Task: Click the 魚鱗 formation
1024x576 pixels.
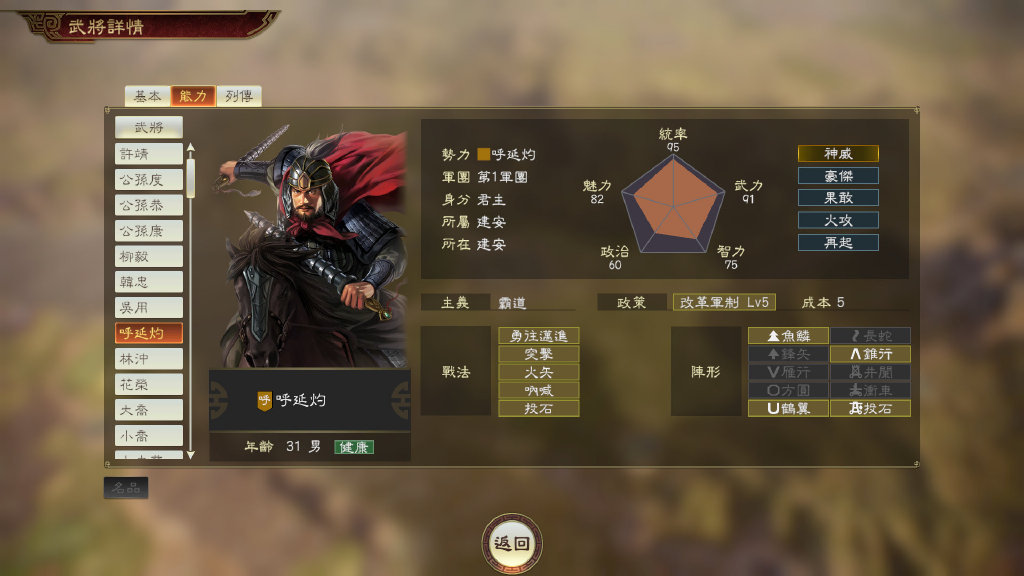Action: click(x=789, y=336)
